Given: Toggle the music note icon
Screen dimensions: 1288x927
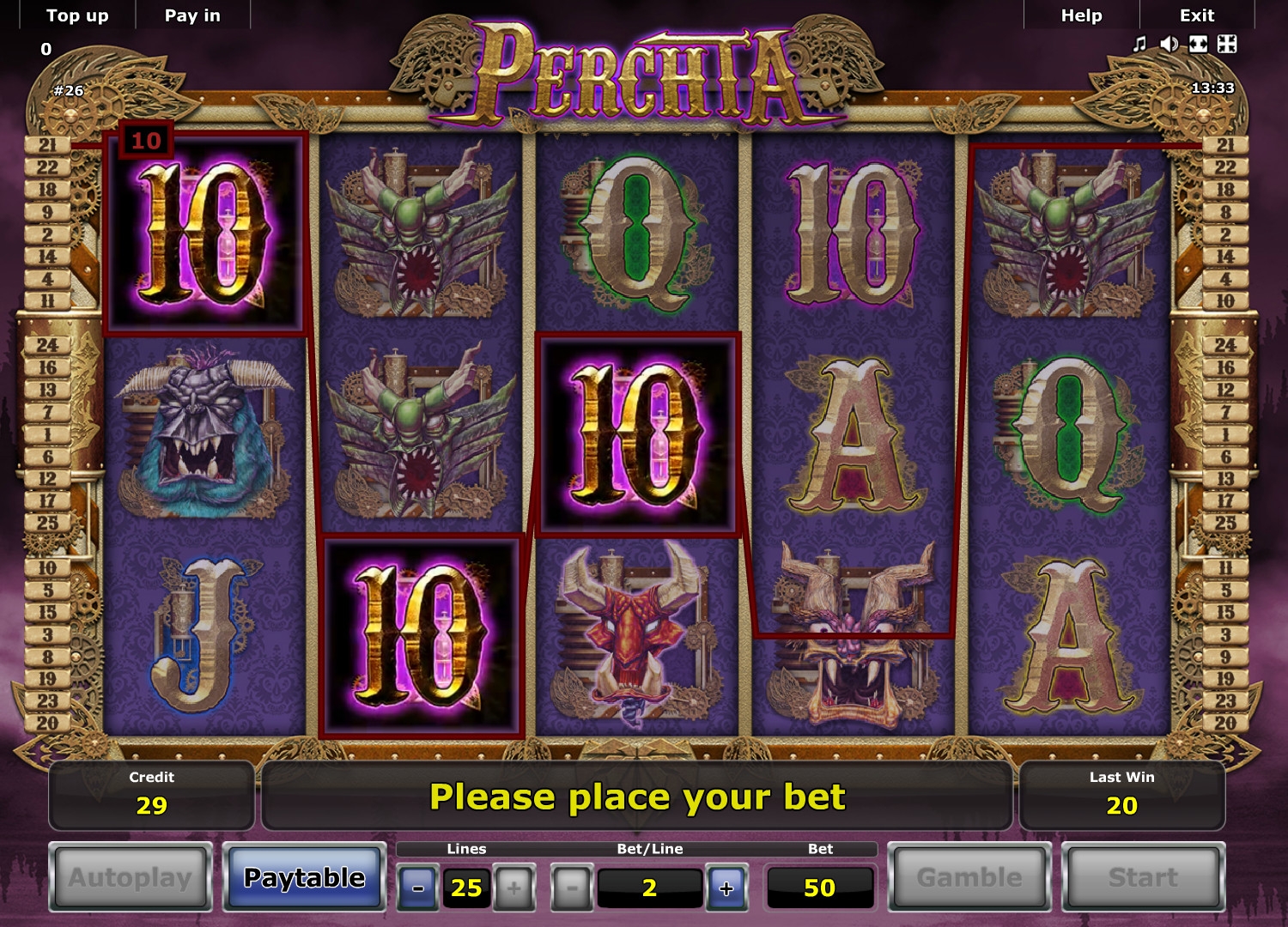Looking at the screenshot, I should [1139, 44].
